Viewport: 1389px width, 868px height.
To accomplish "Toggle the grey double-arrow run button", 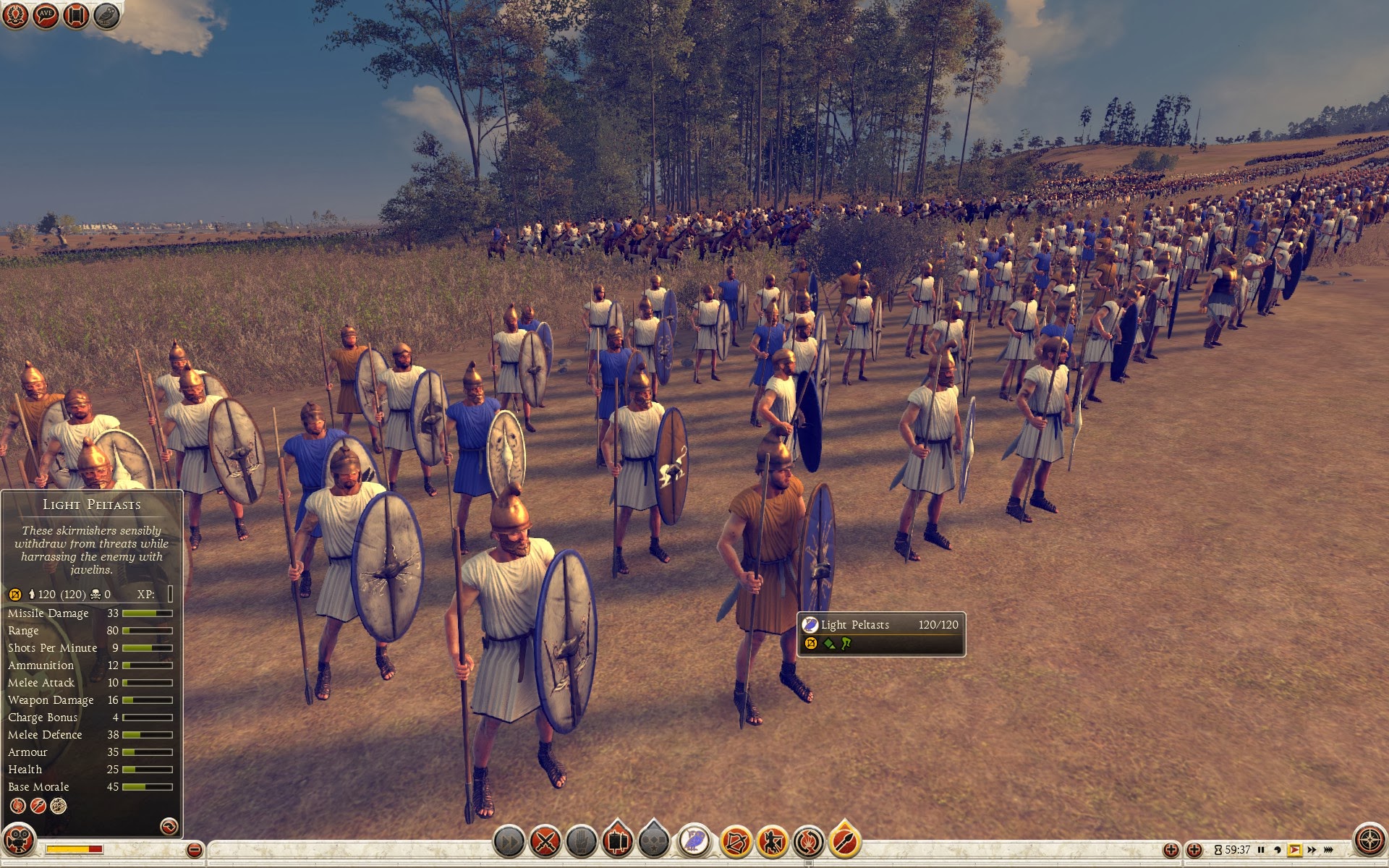I will tap(509, 841).
